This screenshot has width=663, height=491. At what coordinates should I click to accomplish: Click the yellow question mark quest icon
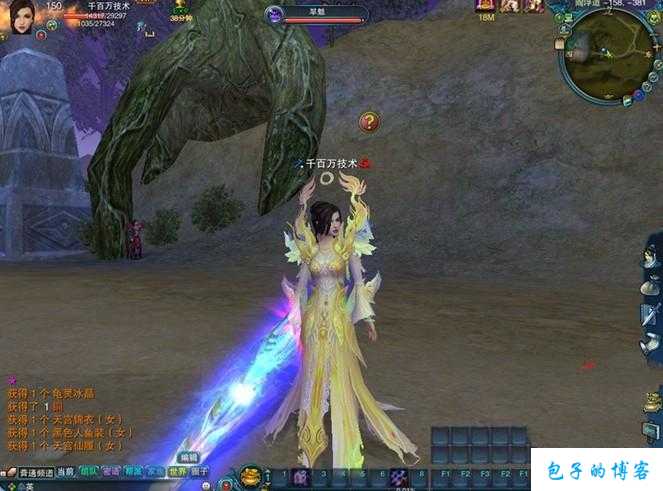pos(369,122)
